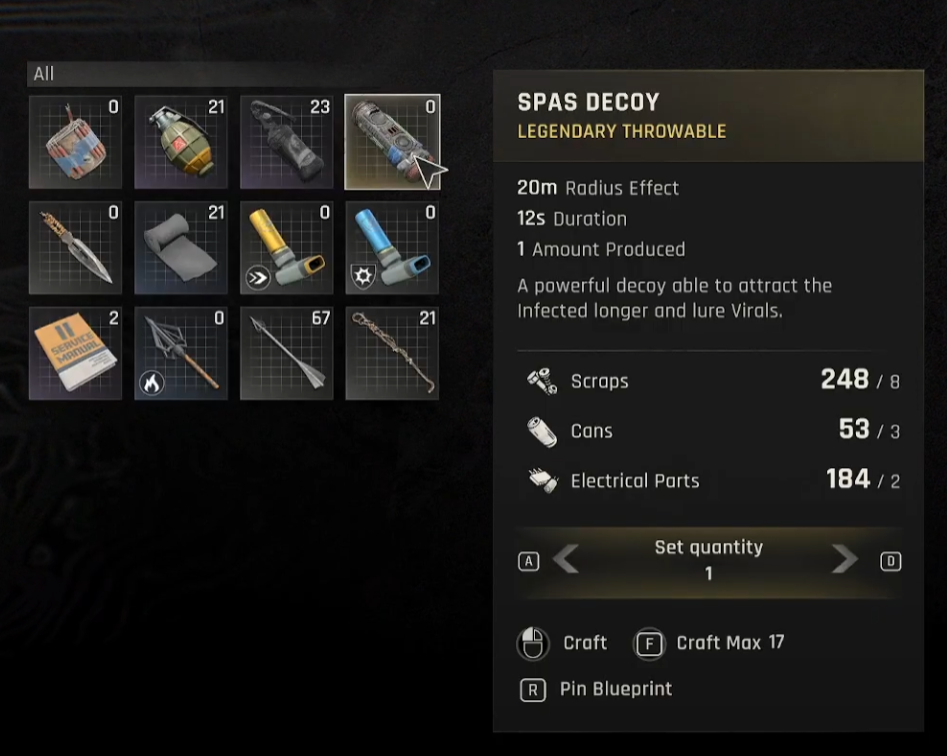Image resolution: width=947 pixels, height=756 pixels.
Task: Pick the throwing knife blueprint
Action: (x=76, y=248)
